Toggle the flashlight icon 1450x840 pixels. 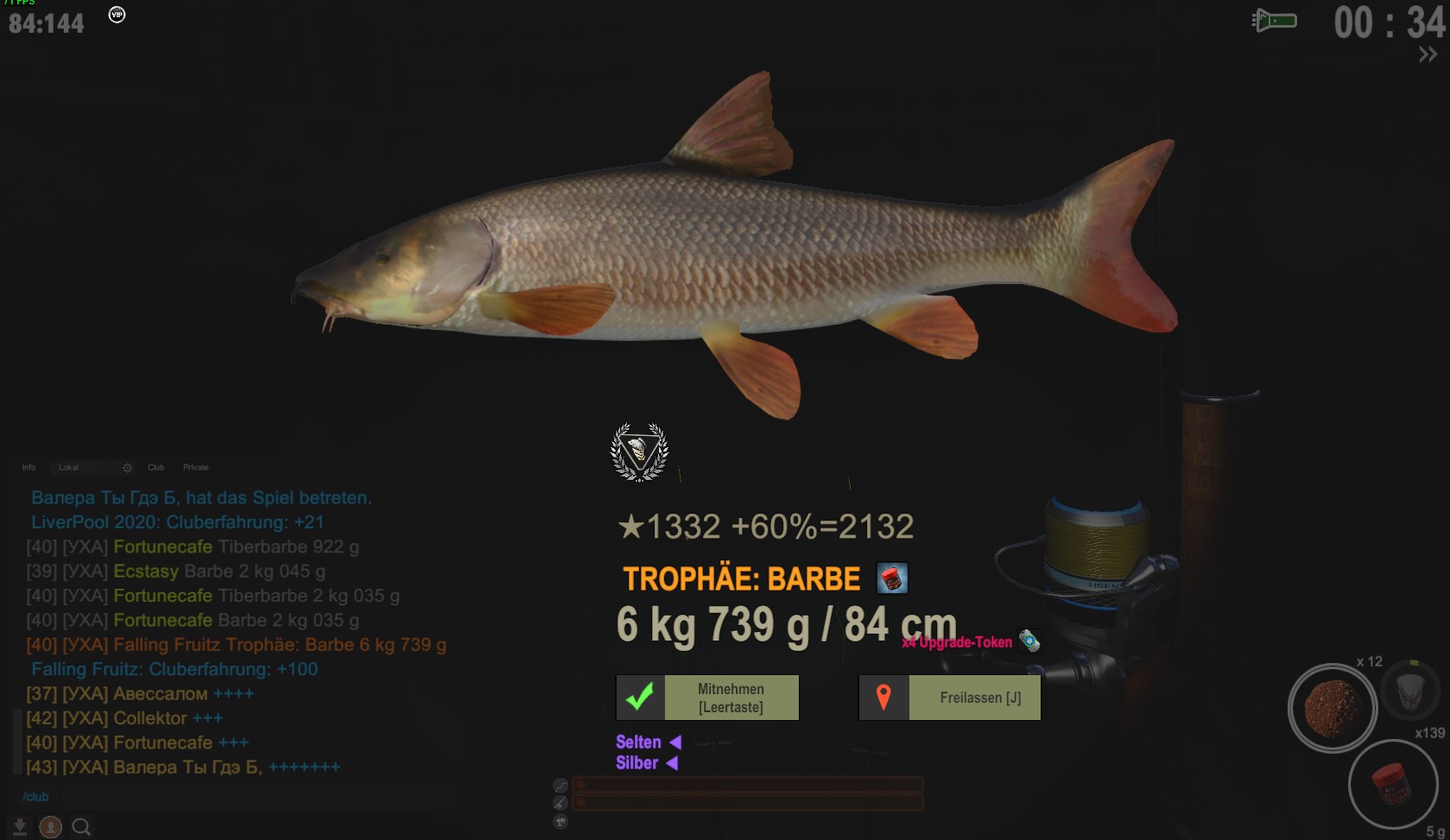[1275, 21]
